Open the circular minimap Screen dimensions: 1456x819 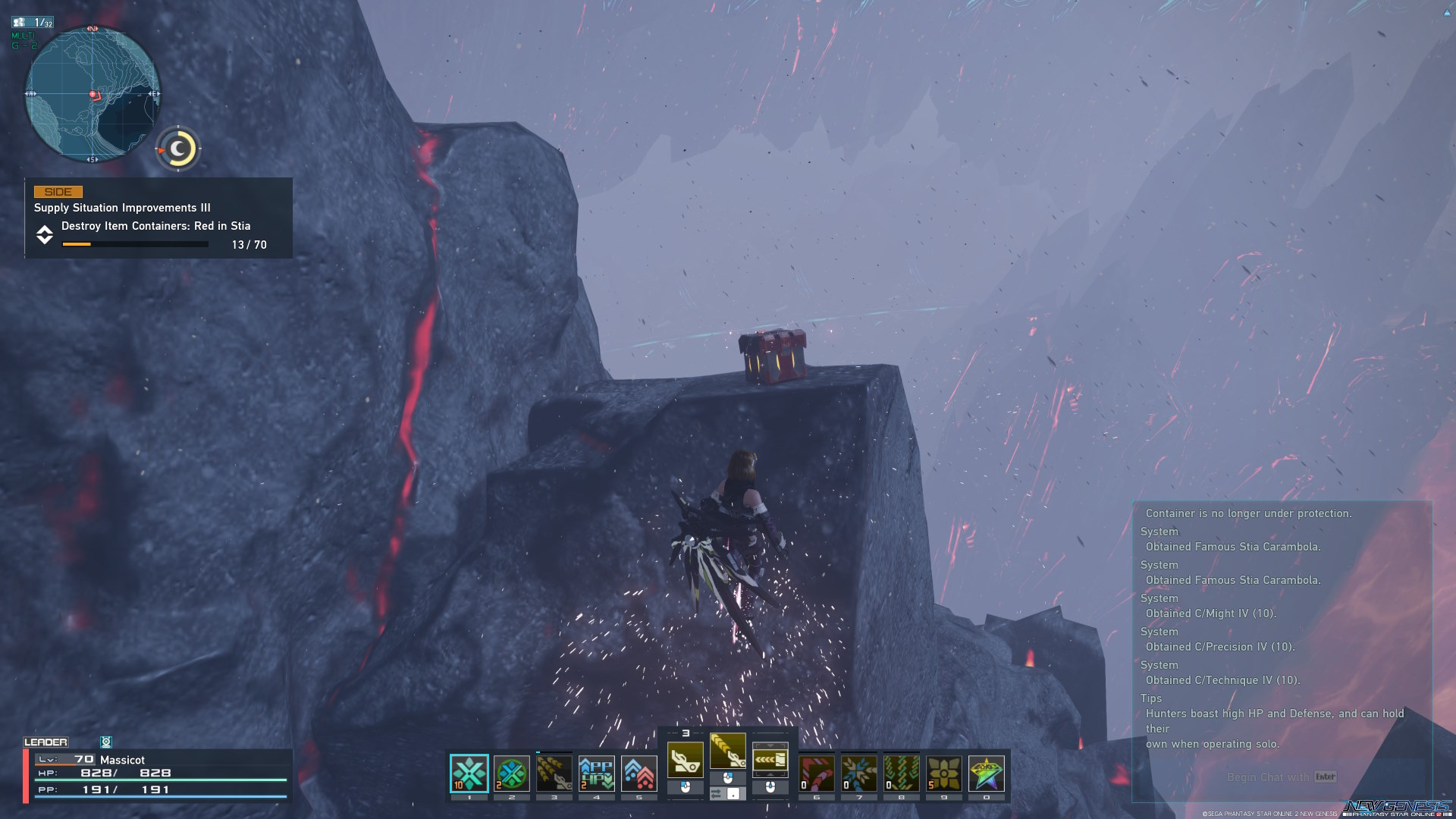point(93,95)
